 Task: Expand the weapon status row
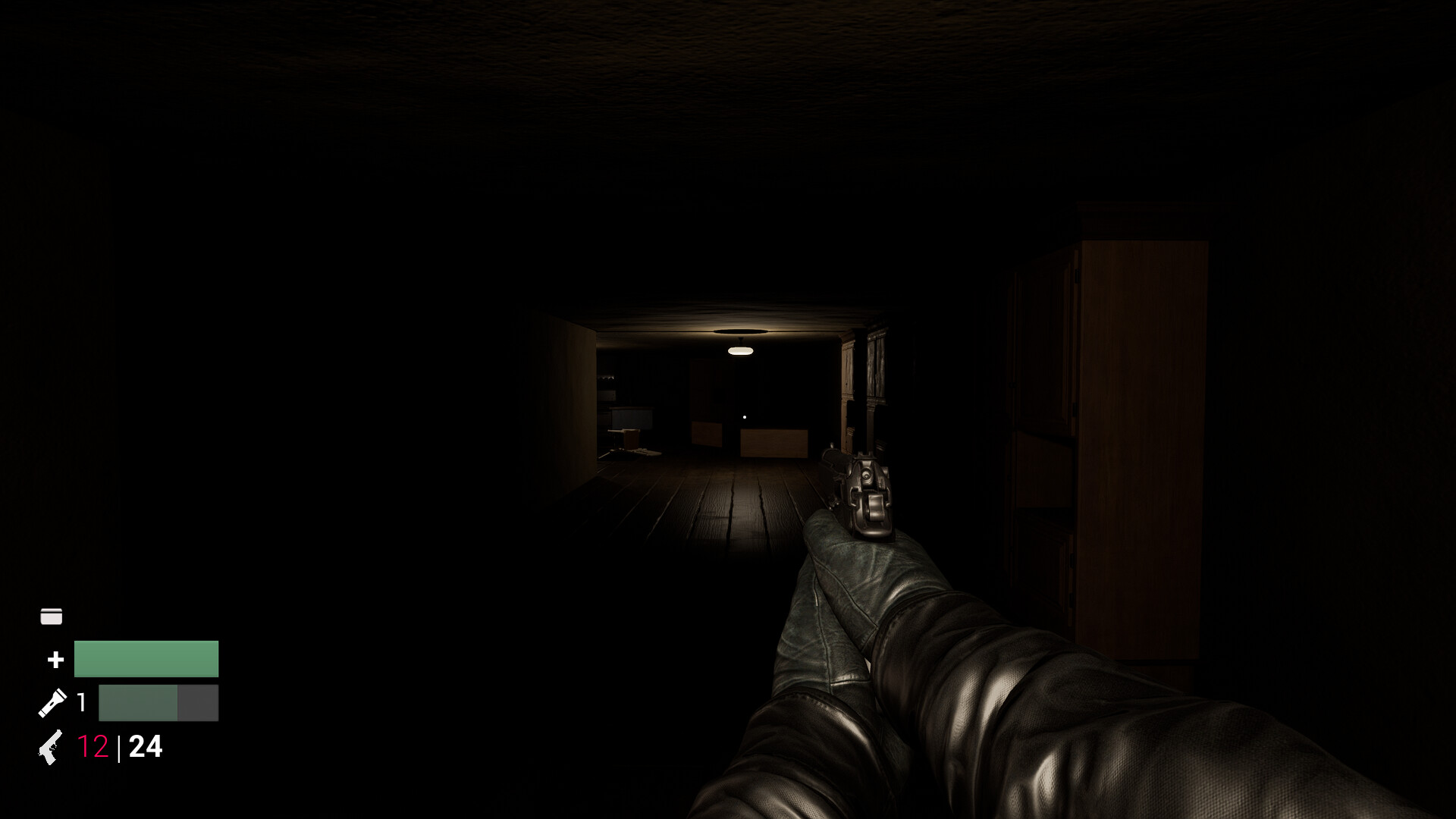pyautogui.click(x=99, y=746)
